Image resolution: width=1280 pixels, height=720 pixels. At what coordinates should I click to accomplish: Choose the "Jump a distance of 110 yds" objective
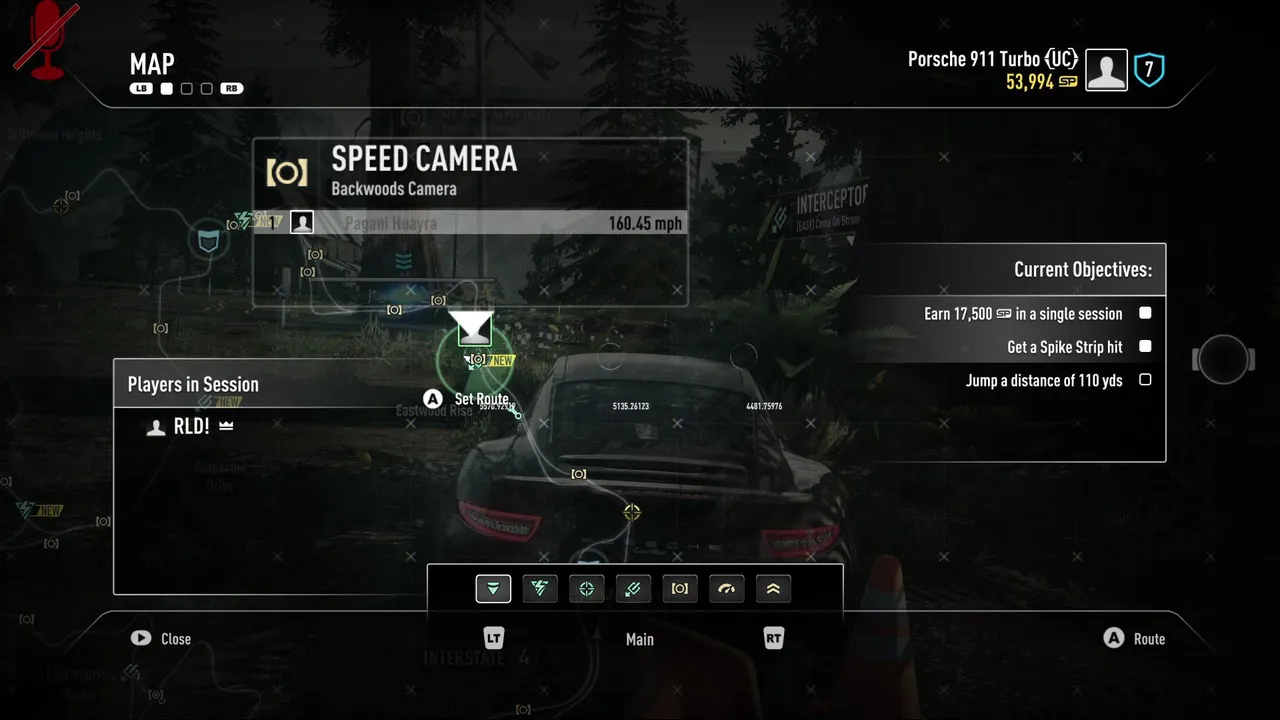[x=1044, y=380]
